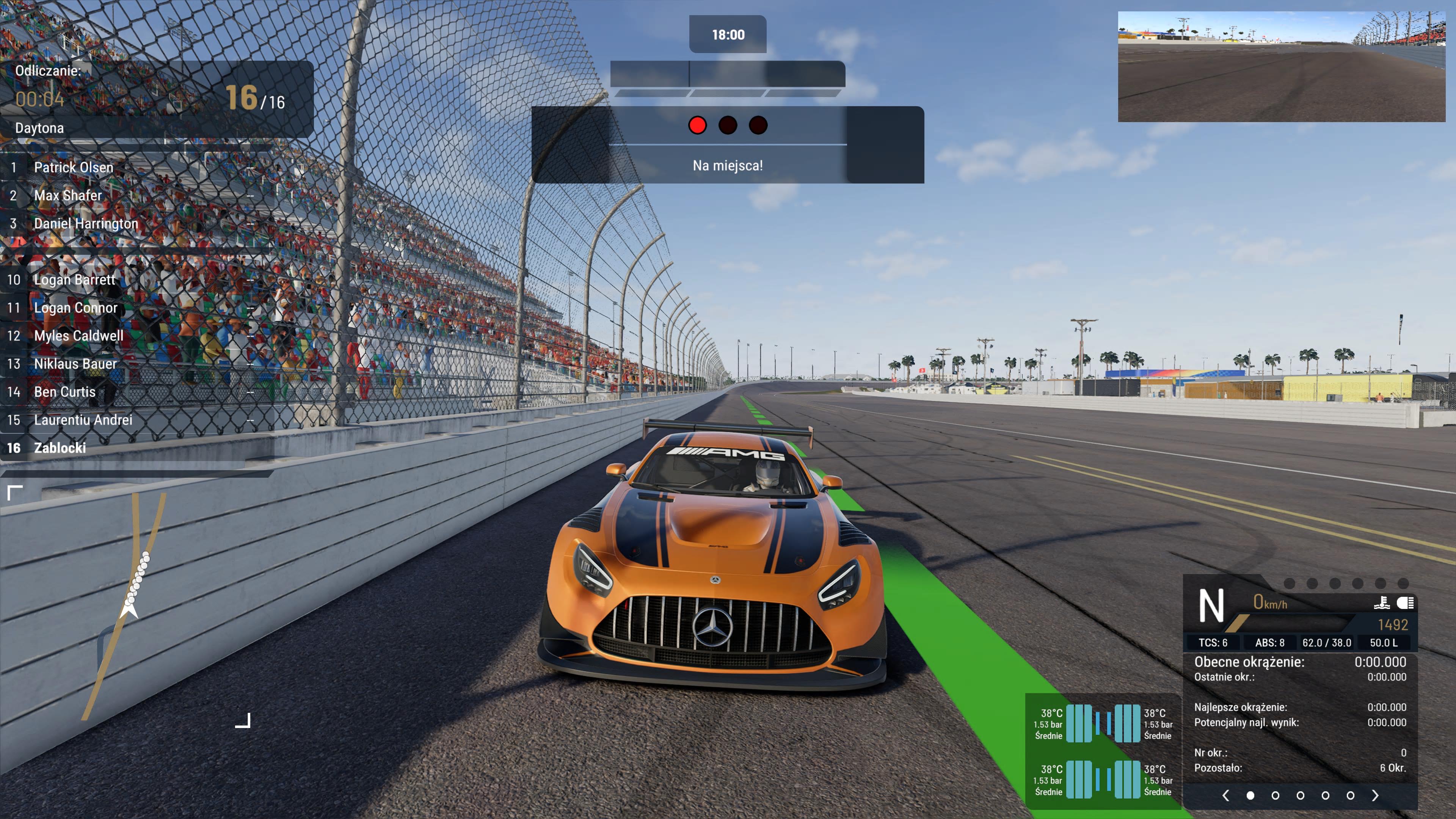The height and width of the screenshot is (819, 1456).
Task: Select Patrick Olsen in the standings list
Action: 74,167
